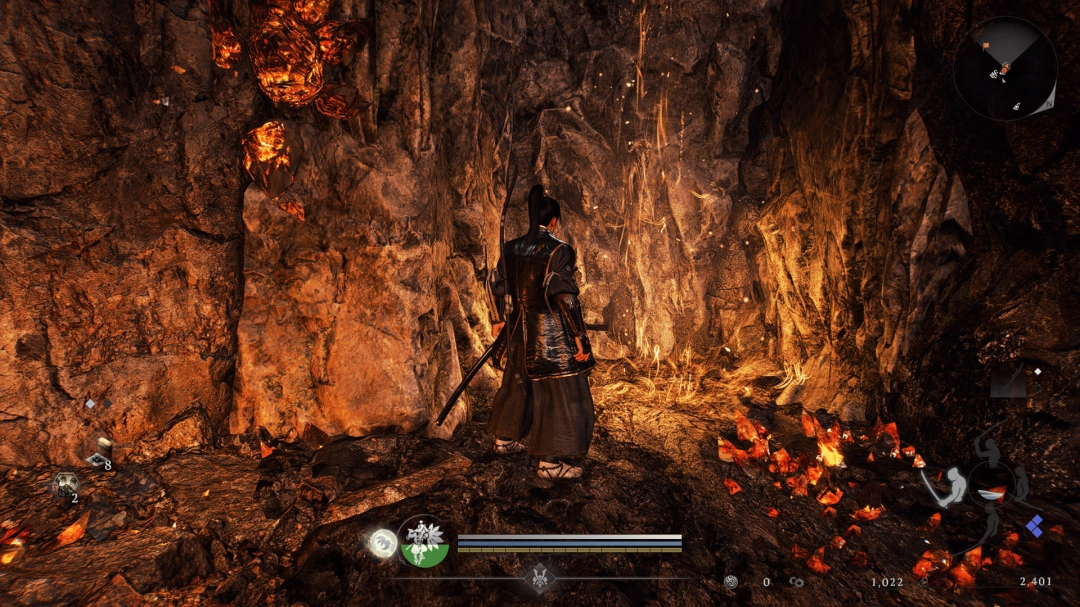Click the white flower character emblem
1080x607 pixels.
(x=423, y=542)
